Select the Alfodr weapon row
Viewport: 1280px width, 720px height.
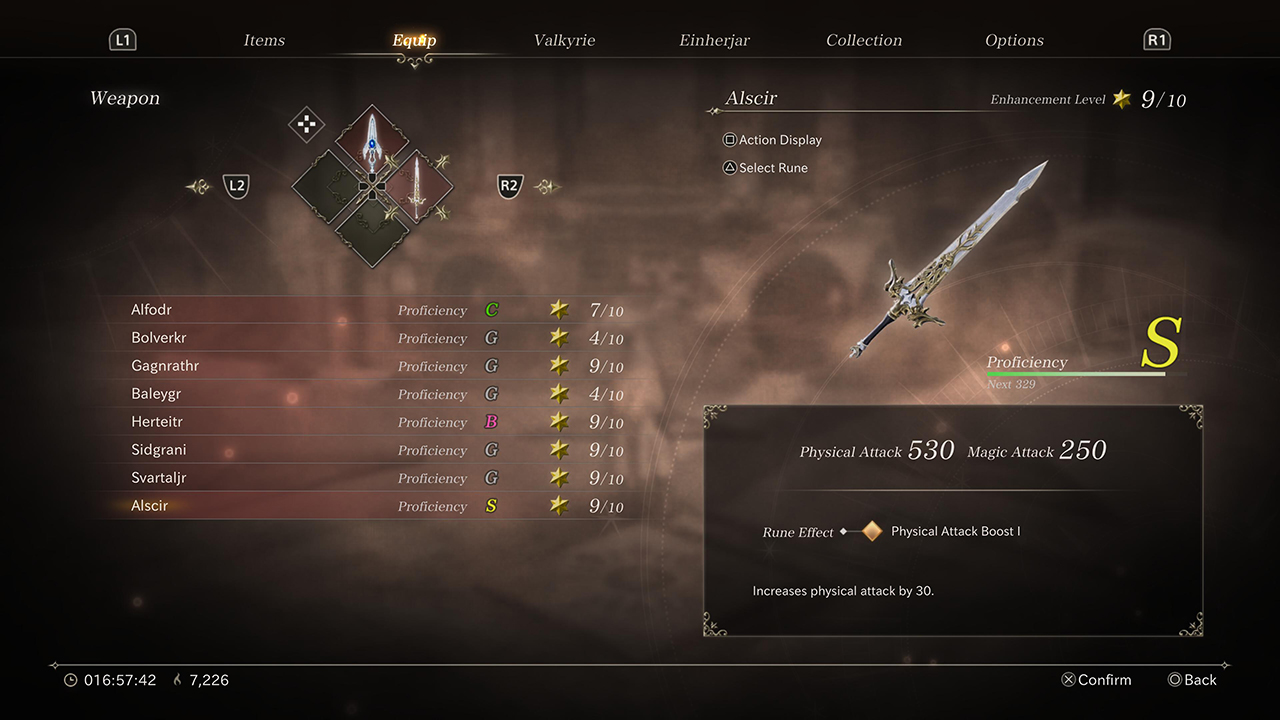[370, 310]
